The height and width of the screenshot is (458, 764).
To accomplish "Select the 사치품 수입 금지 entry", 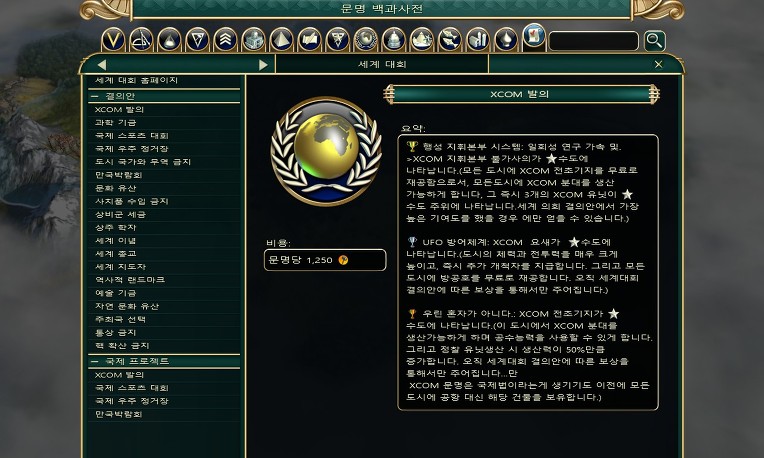I will click(131, 201).
